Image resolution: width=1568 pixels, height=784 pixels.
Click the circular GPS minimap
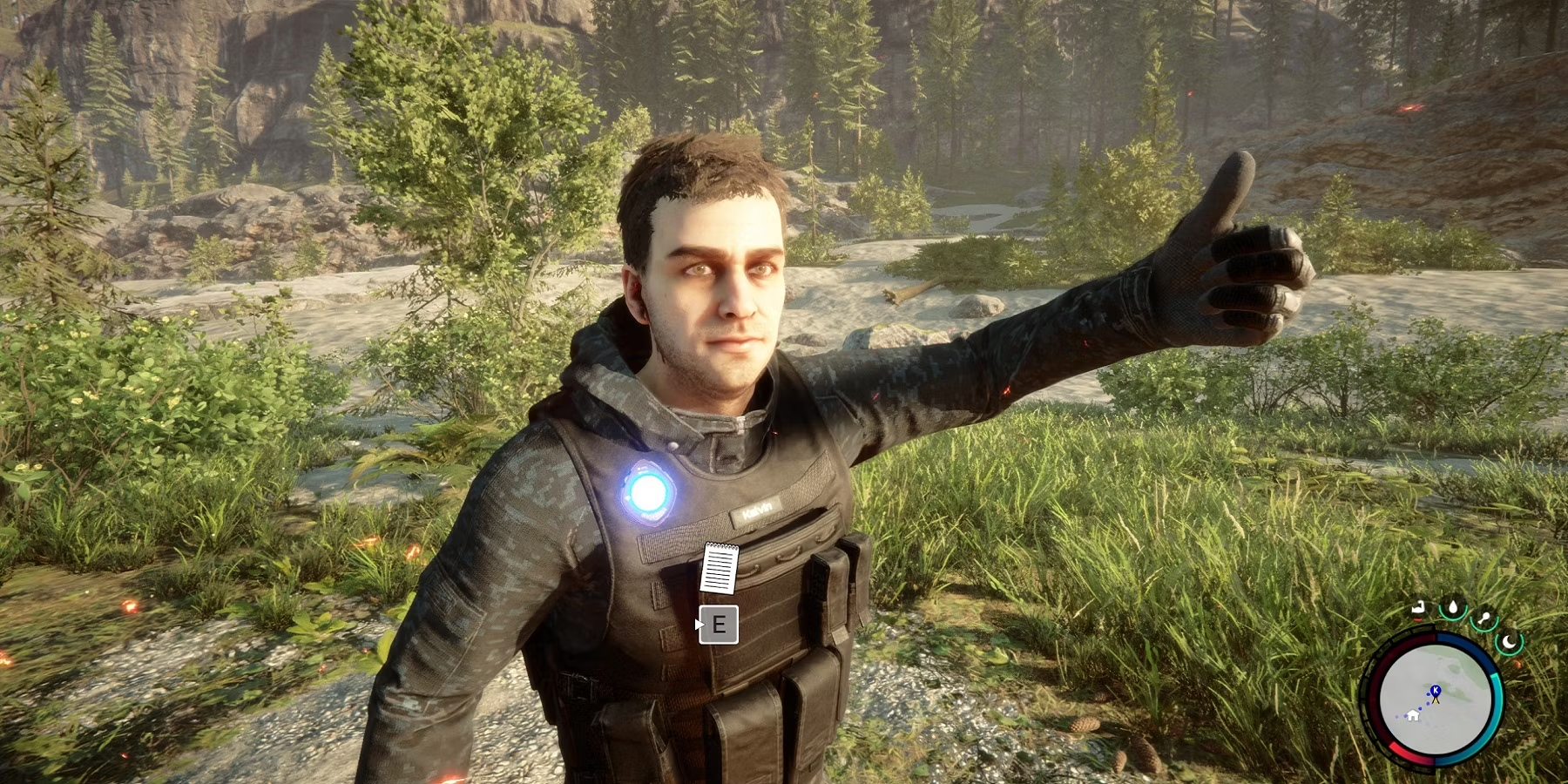click(x=1434, y=701)
